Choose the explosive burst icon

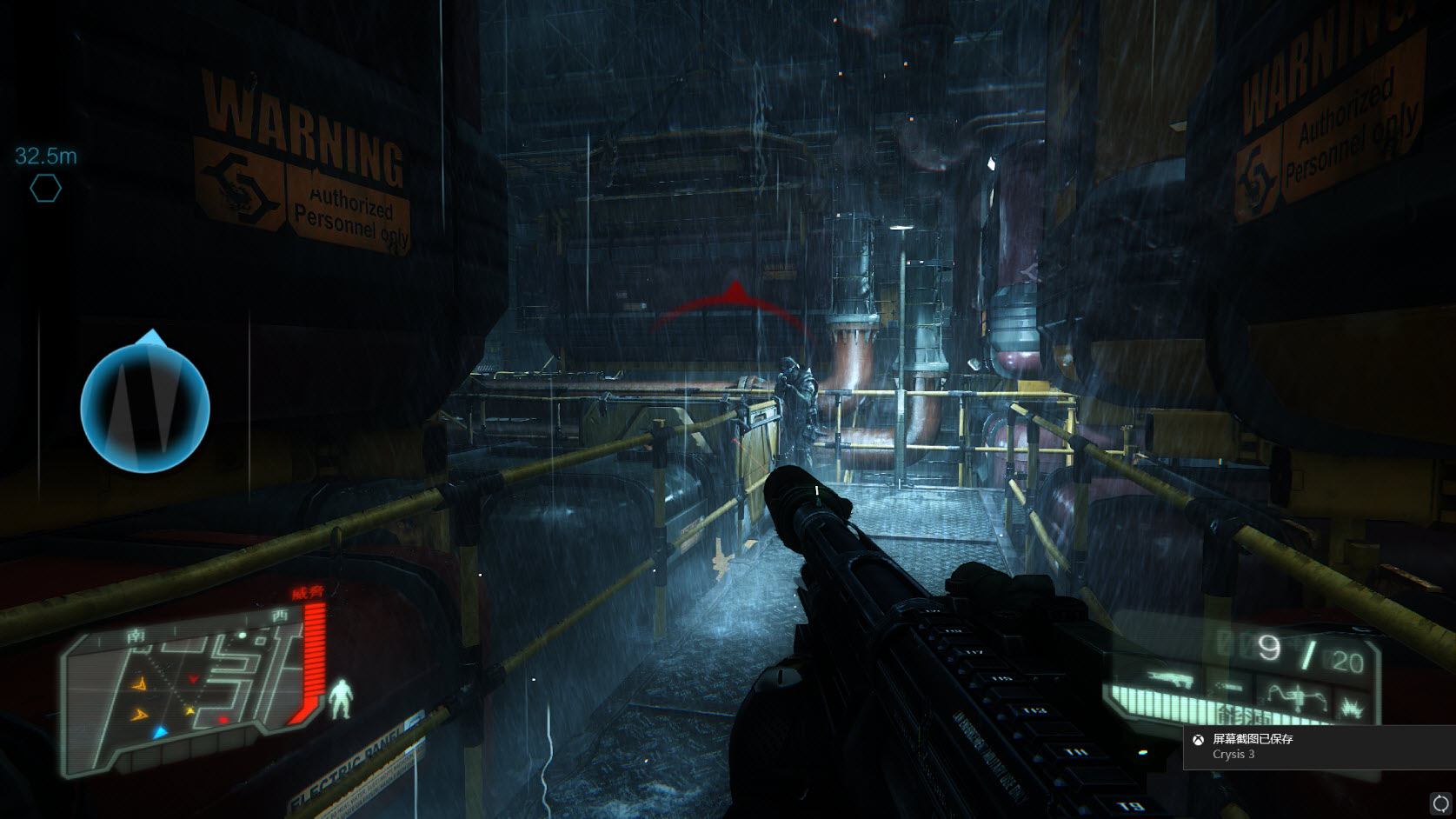(x=1352, y=708)
